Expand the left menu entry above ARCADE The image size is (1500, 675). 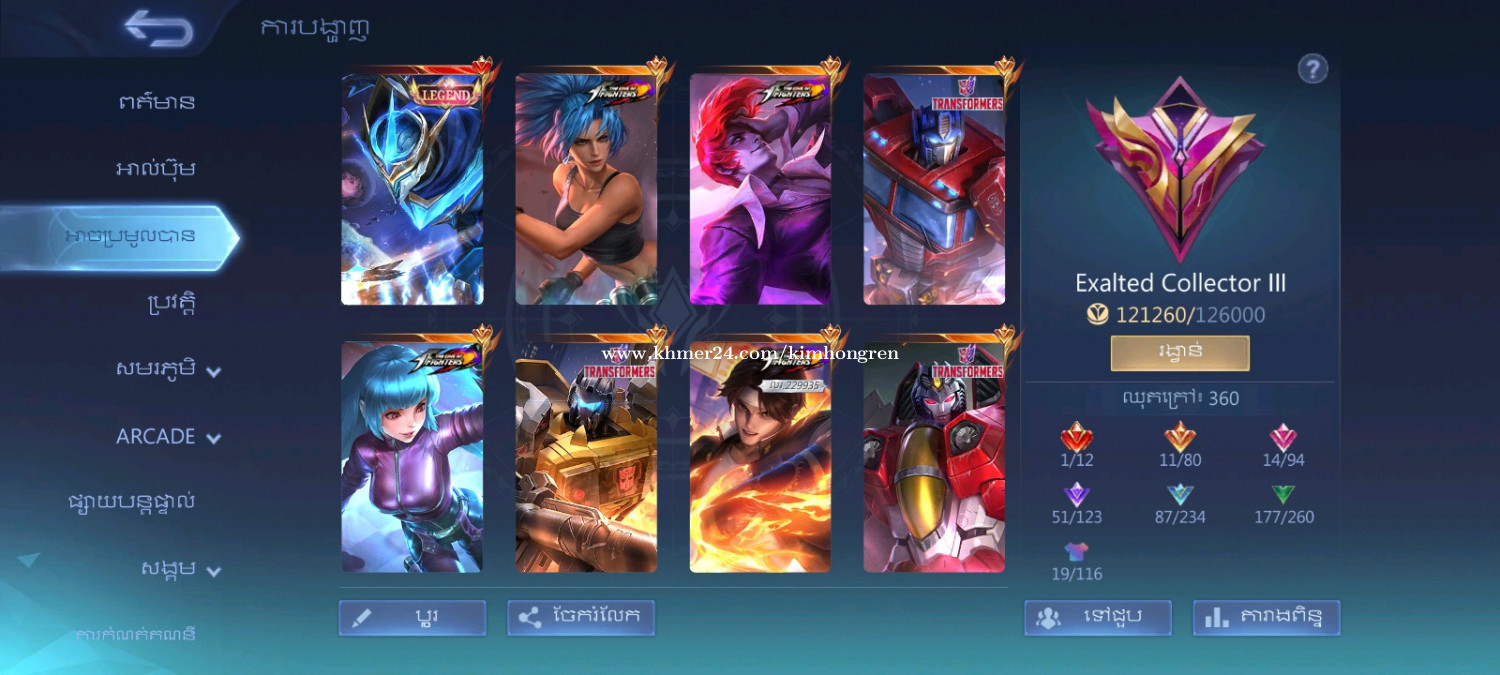(x=167, y=369)
